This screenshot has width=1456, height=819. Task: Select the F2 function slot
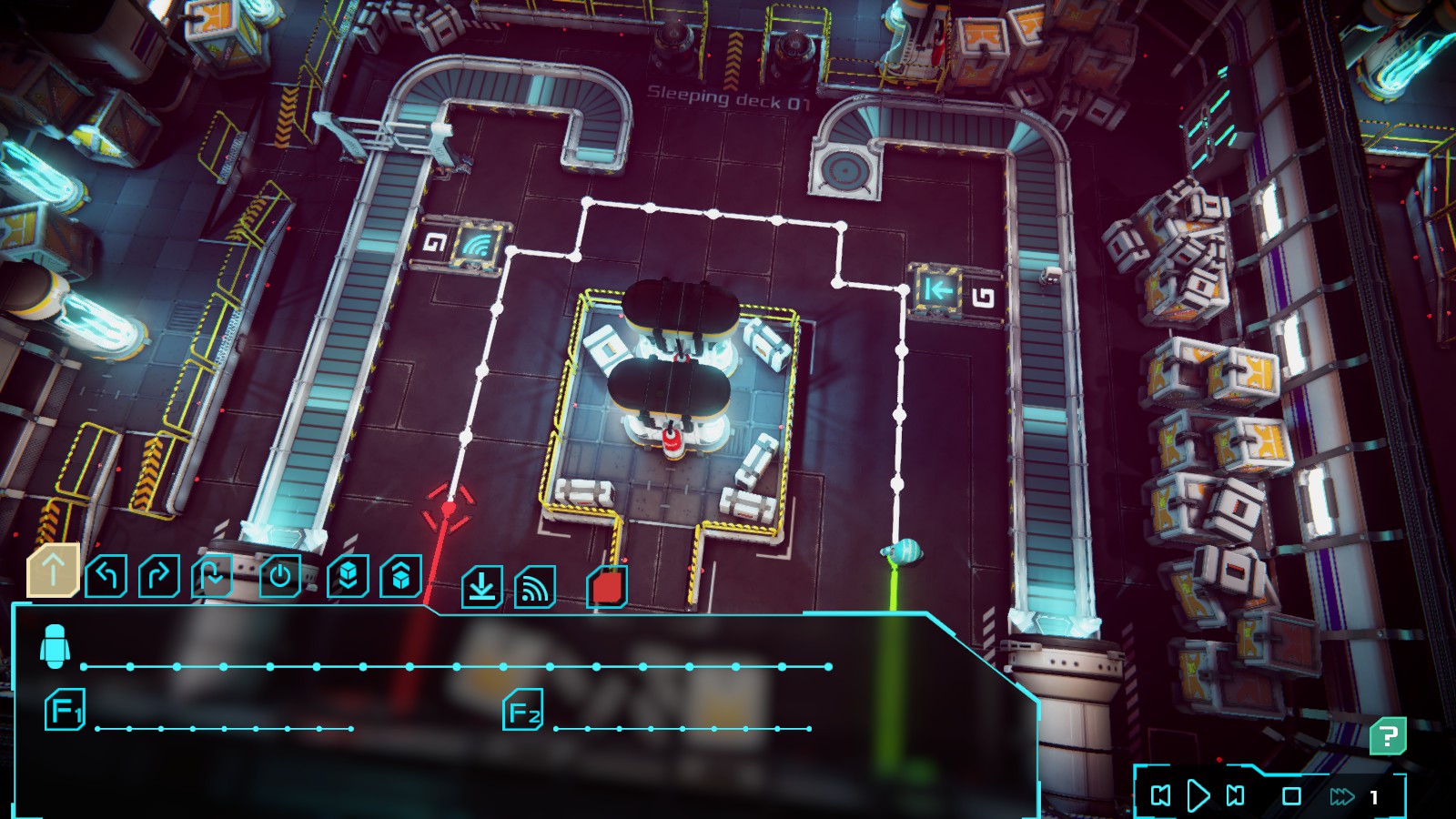tap(523, 712)
